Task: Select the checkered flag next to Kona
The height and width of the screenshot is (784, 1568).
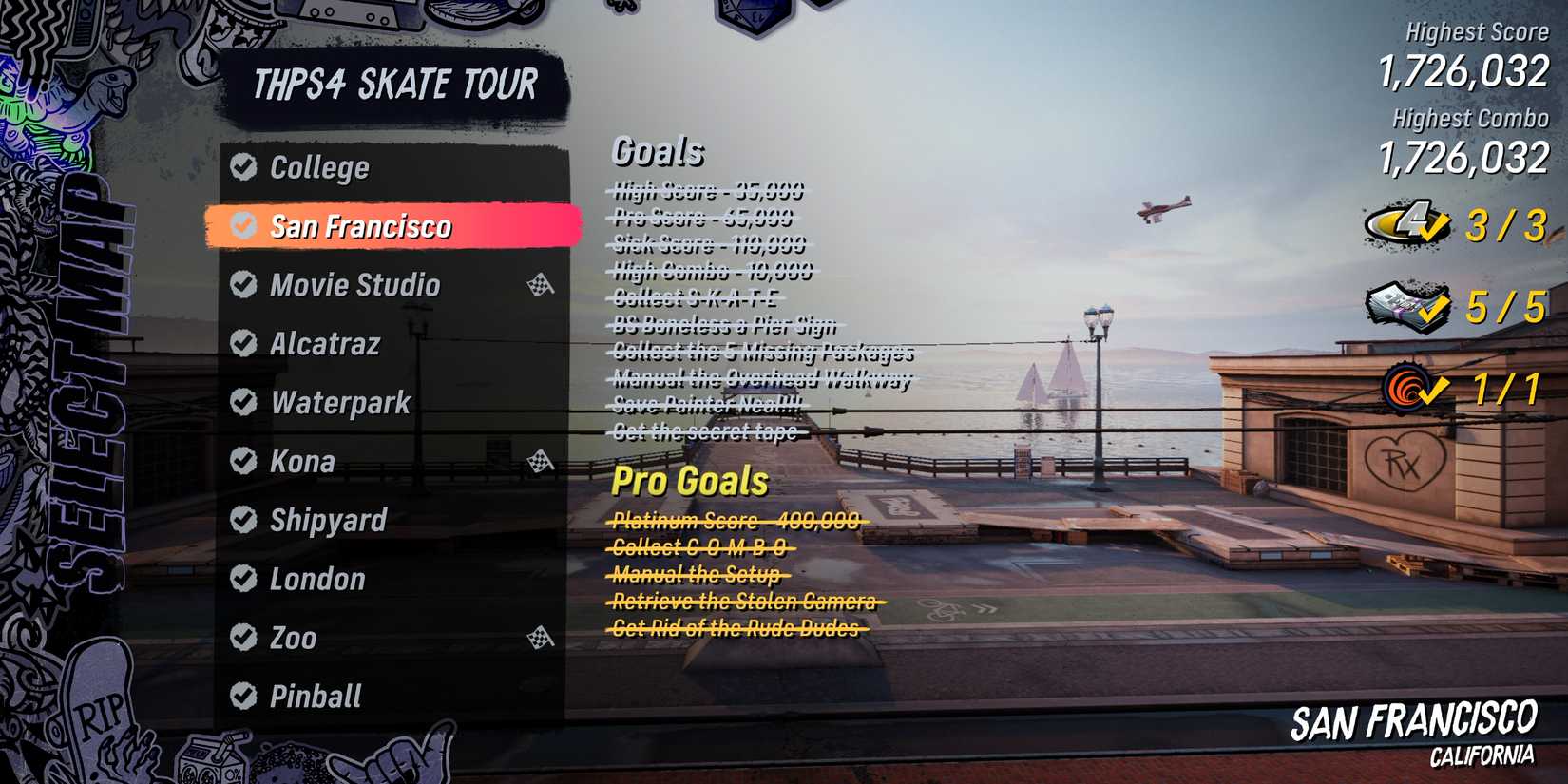Action: [542, 462]
